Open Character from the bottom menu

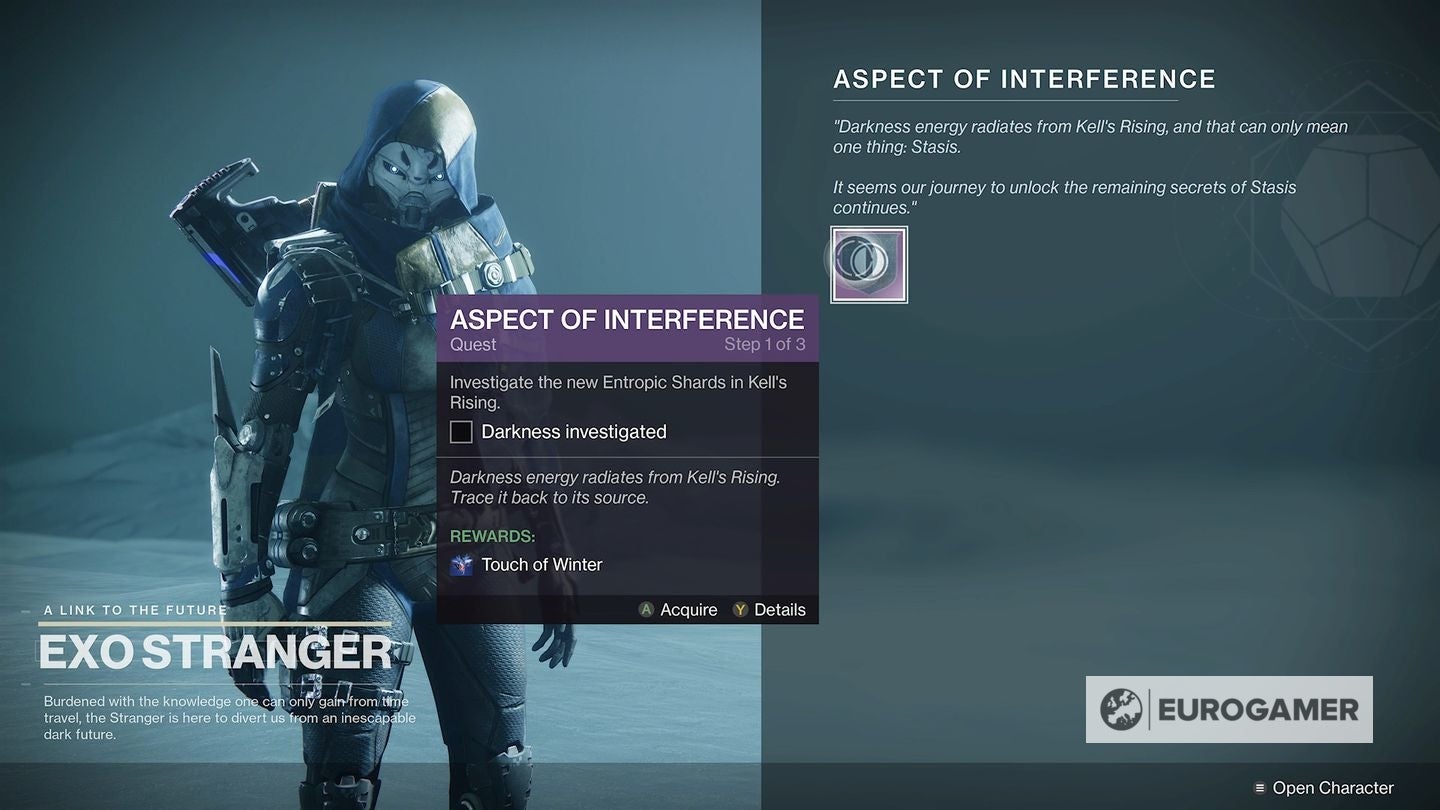point(1330,787)
